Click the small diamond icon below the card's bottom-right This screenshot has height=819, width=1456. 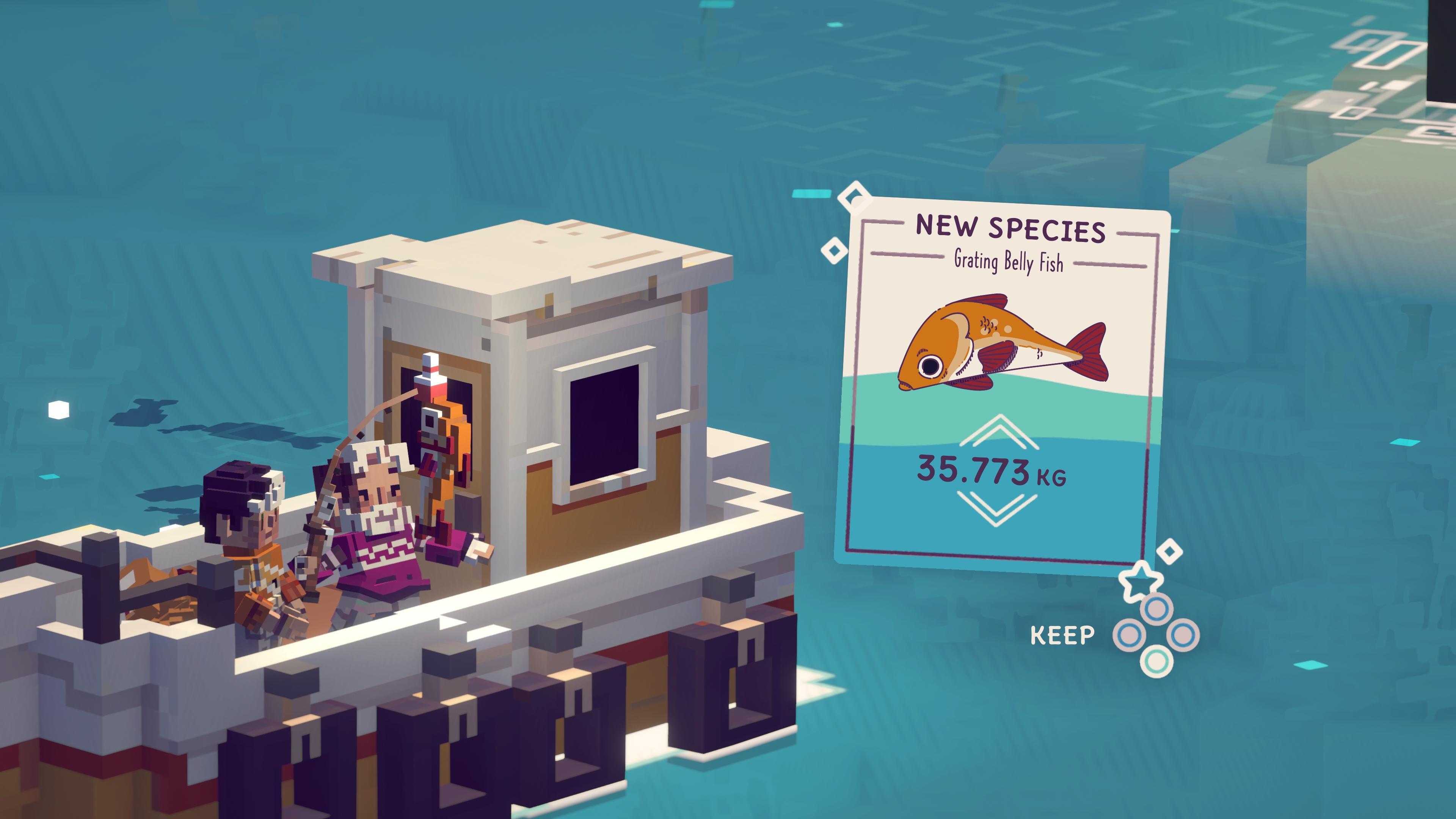1170,552
